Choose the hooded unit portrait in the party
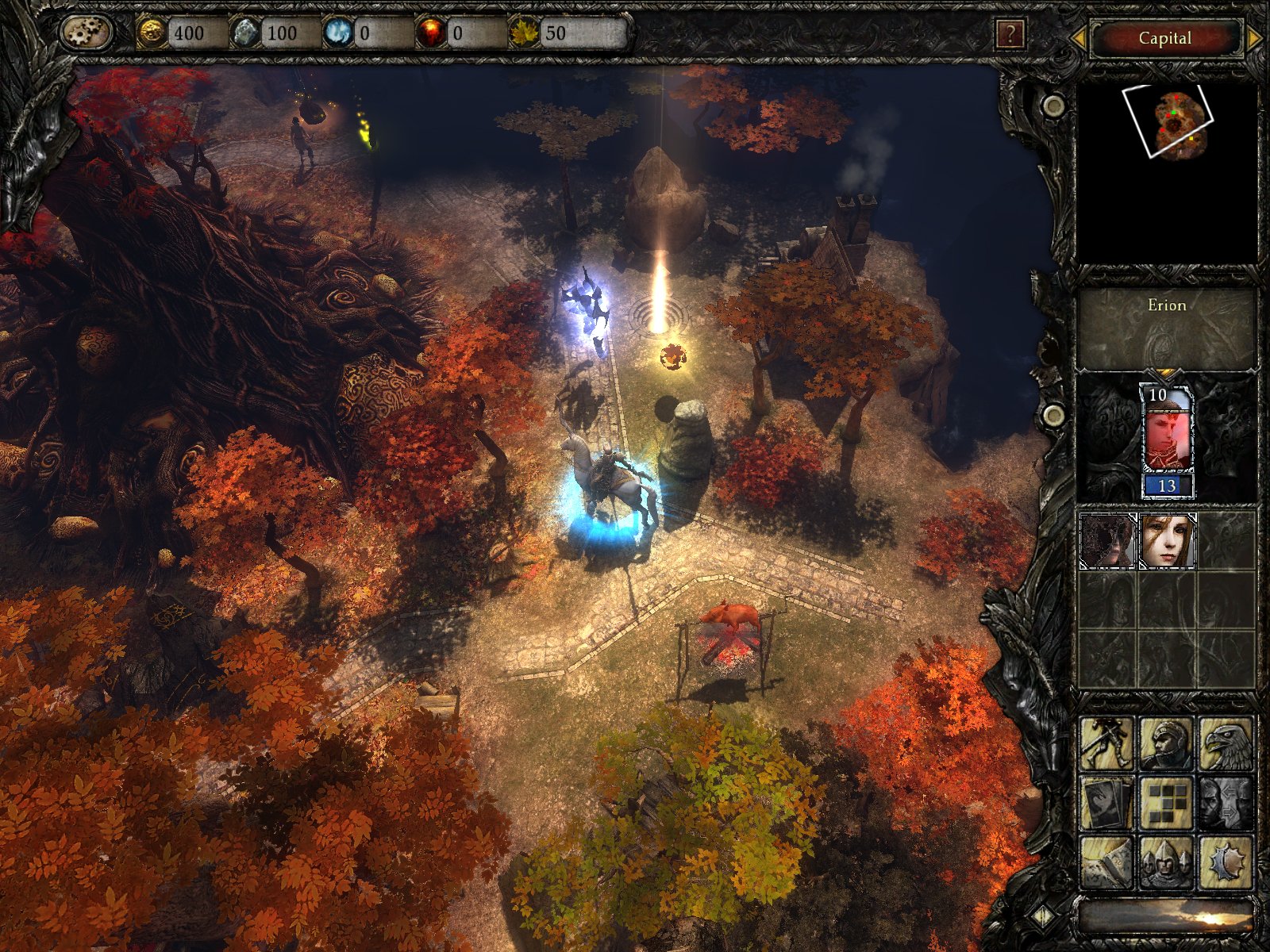Screen dimensions: 1270x952 pyautogui.click(x=1106, y=541)
